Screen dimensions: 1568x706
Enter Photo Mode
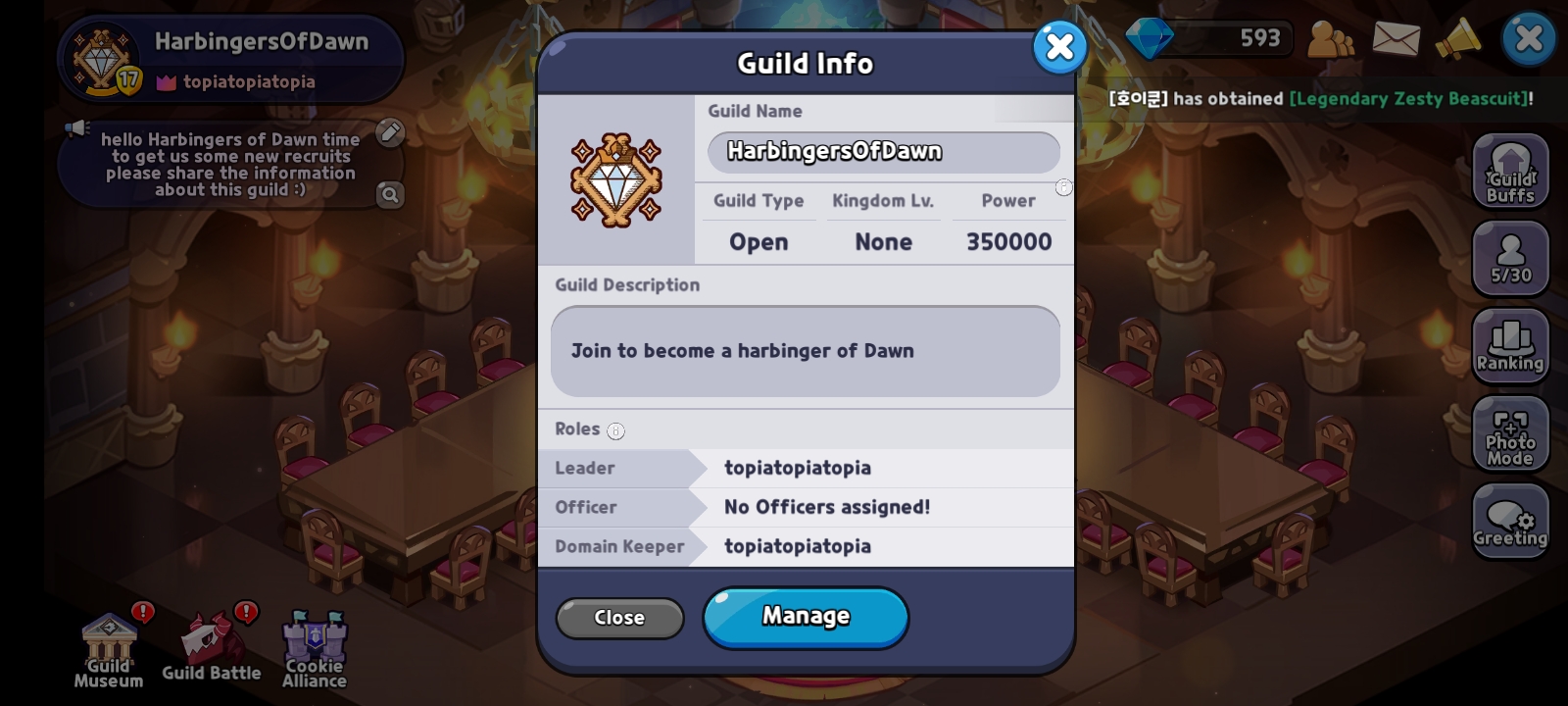pyautogui.click(x=1509, y=433)
